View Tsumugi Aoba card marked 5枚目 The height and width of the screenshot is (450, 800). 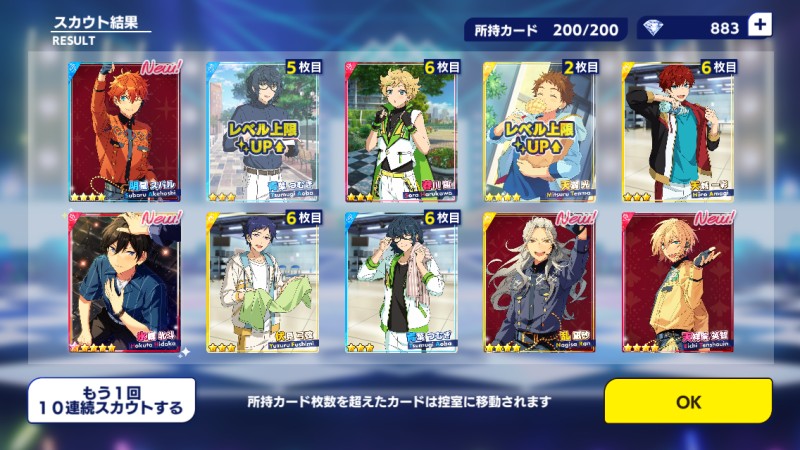(264, 132)
